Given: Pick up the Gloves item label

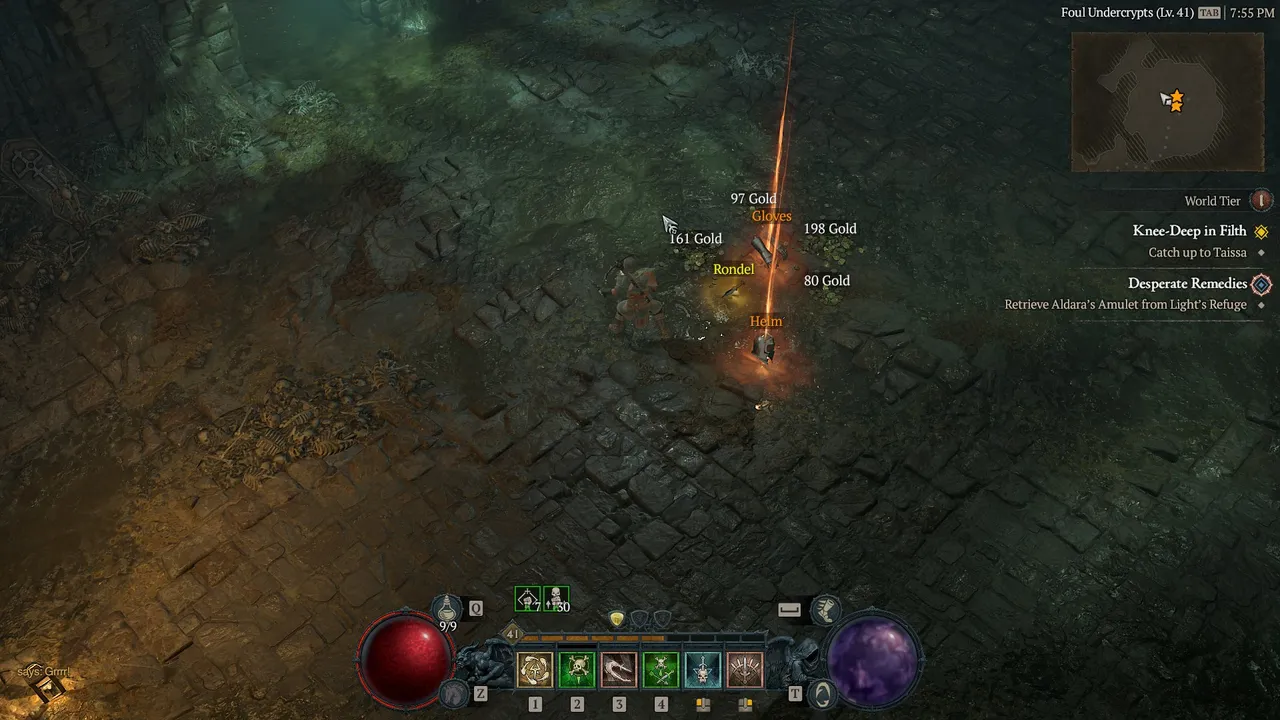Looking at the screenshot, I should pos(771,216).
